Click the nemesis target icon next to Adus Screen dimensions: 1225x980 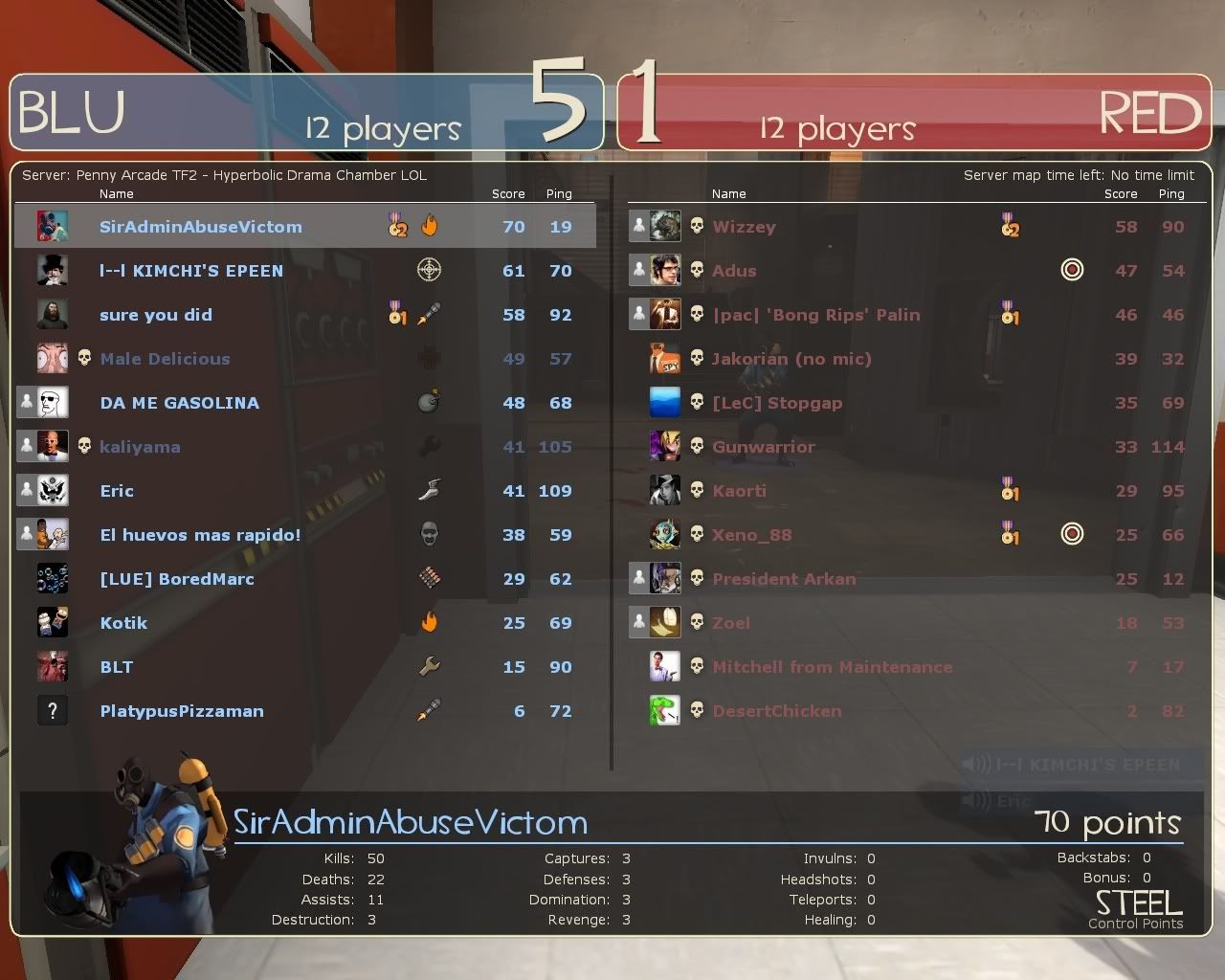click(1072, 270)
